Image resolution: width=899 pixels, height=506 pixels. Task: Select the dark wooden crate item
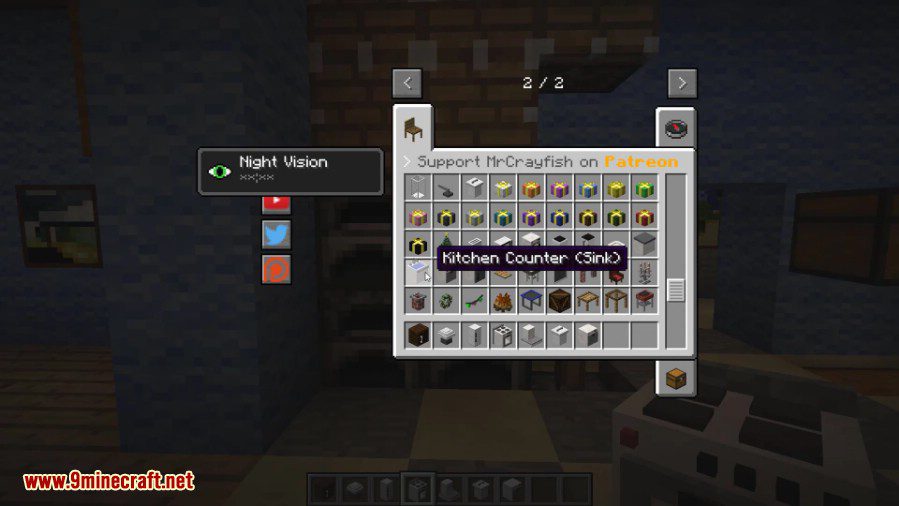[559, 300]
